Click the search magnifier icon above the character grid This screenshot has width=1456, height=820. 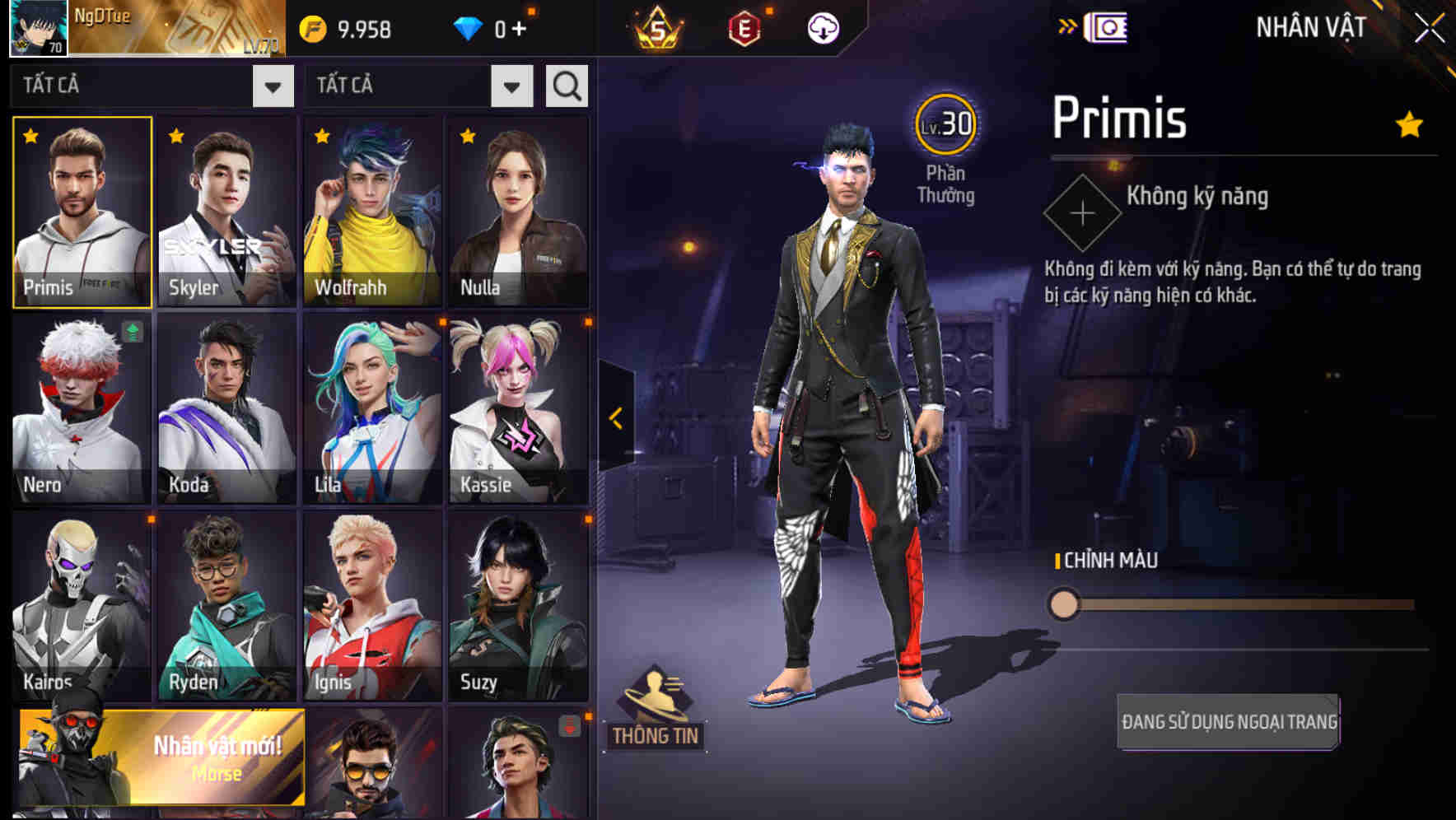coord(565,85)
